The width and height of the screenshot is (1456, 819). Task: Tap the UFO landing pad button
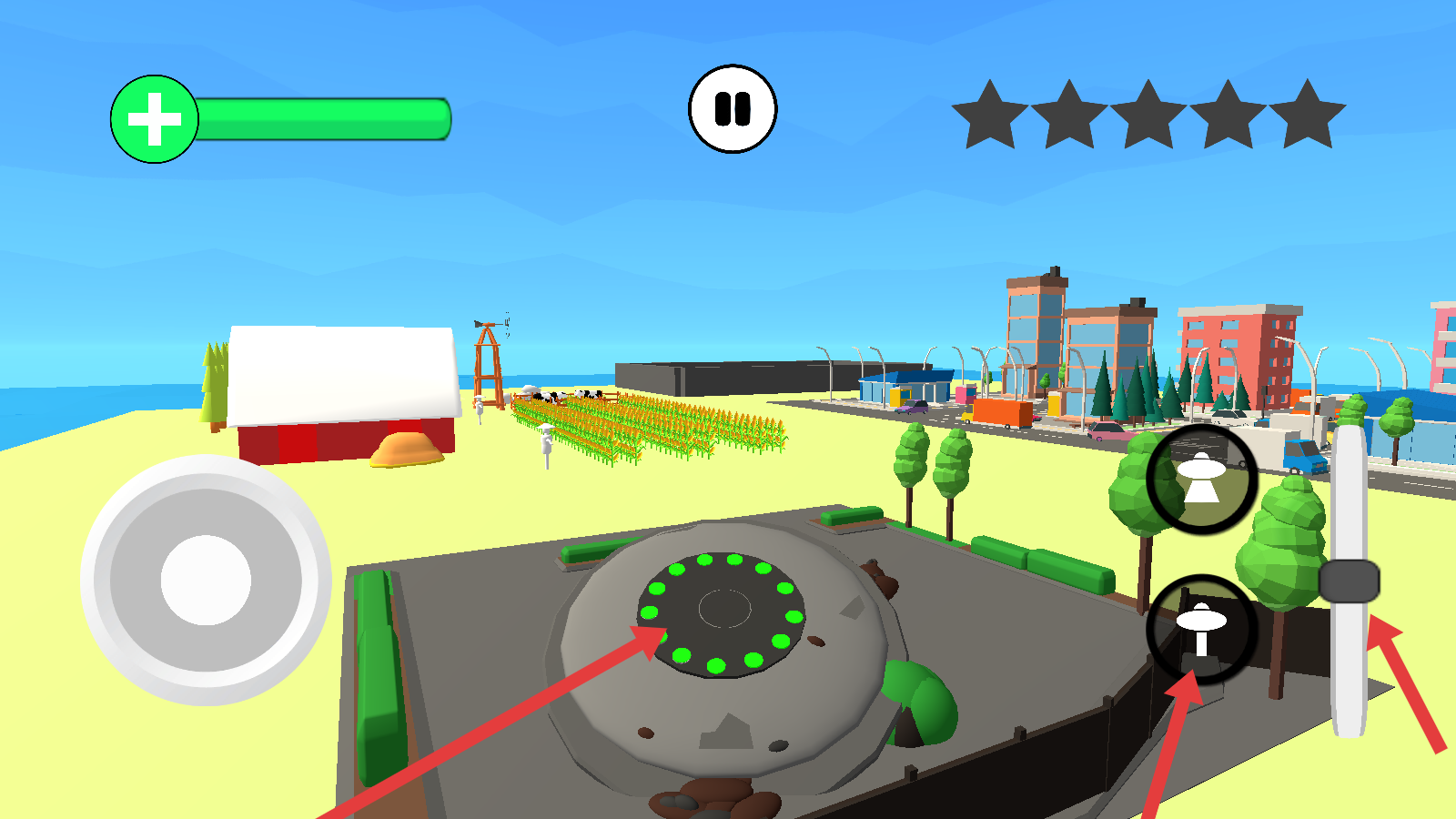pos(1201,629)
